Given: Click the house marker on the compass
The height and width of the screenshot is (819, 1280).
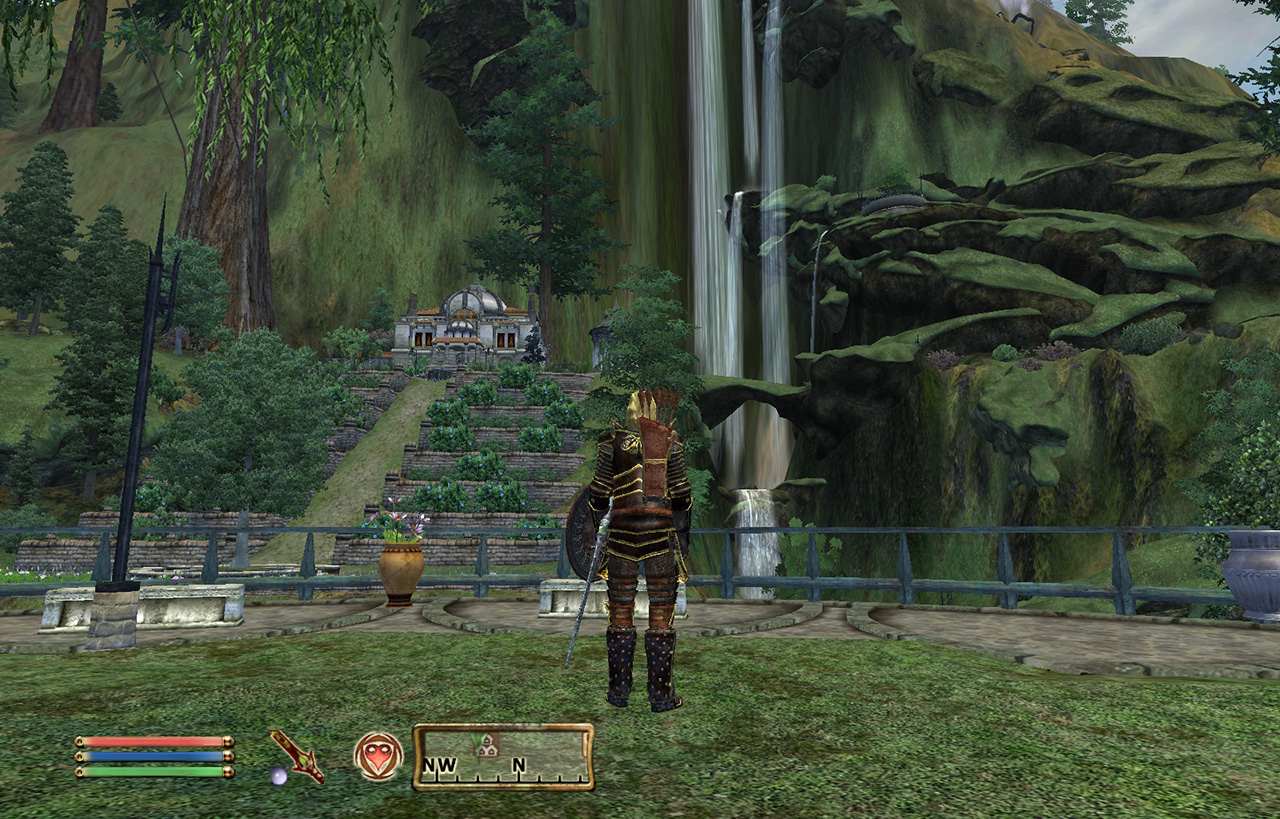Looking at the screenshot, I should point(487,744).
